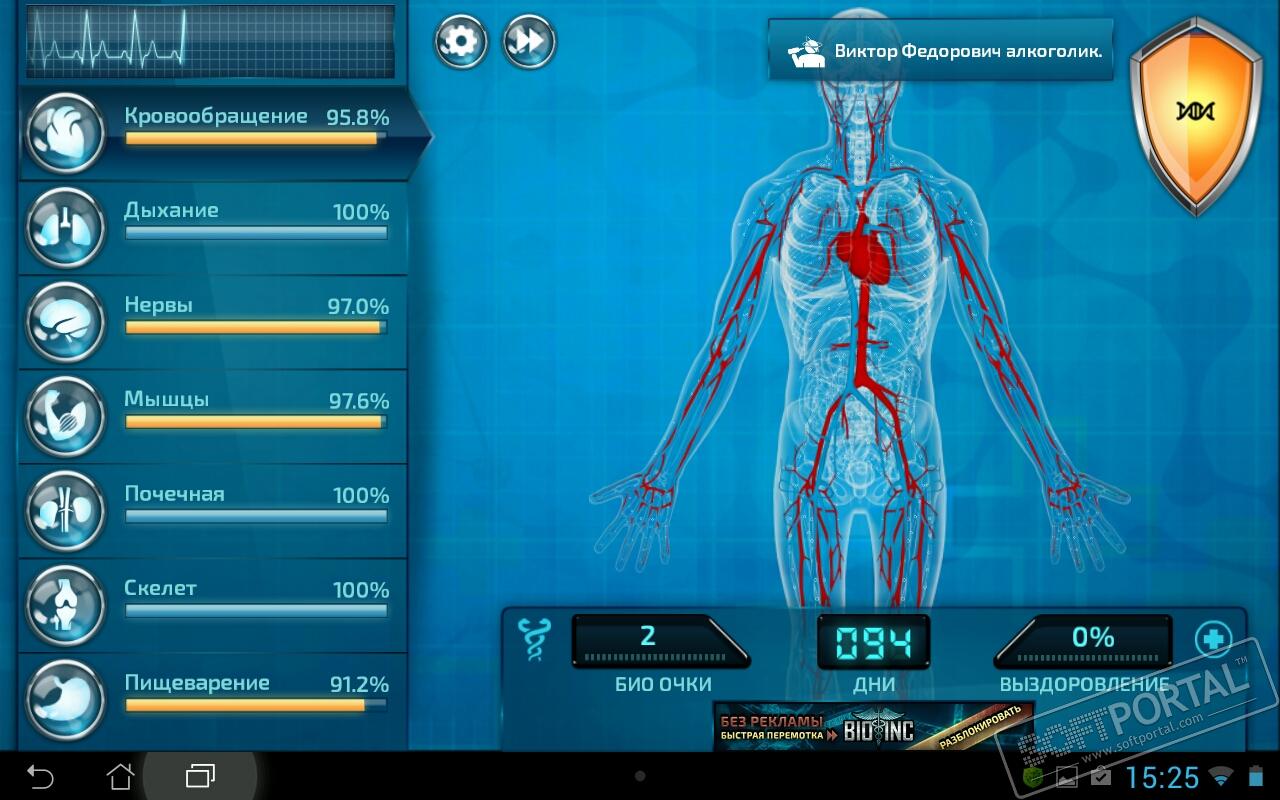Go back with Android back arrow
The height and width of the screenshot is (800, 1280).
40,776
